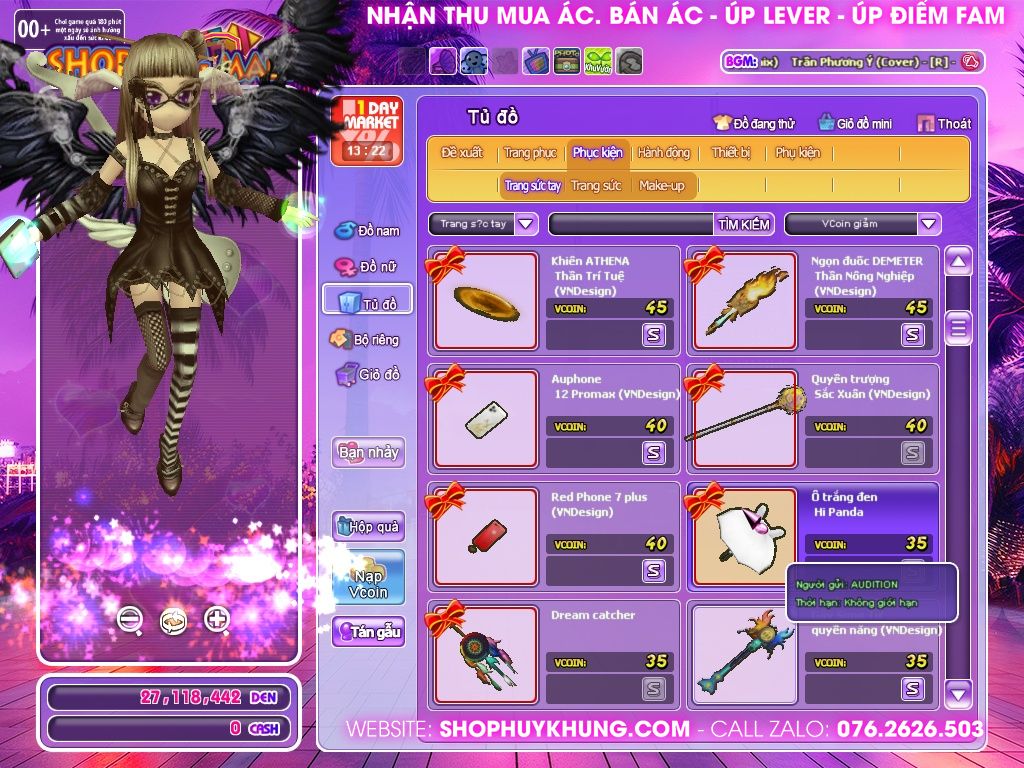Choose the Make-up subcategory

tap(661, 186)
